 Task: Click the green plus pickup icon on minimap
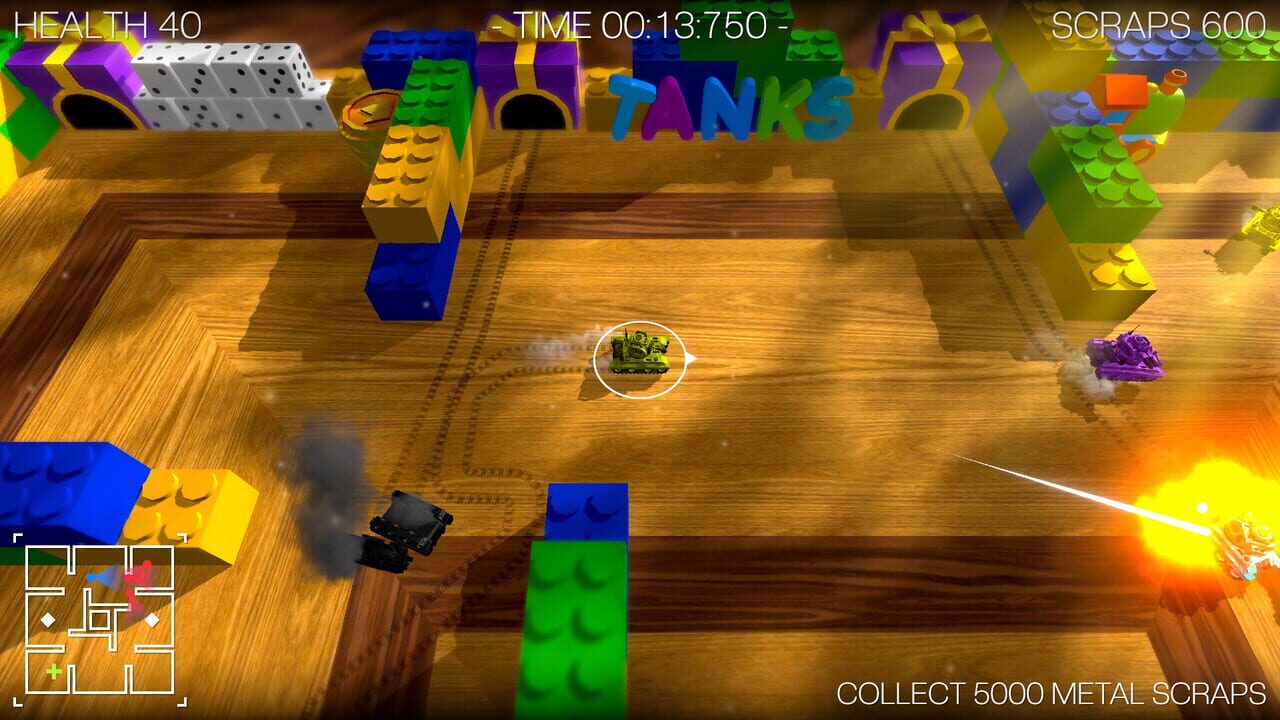pos(54,671)
